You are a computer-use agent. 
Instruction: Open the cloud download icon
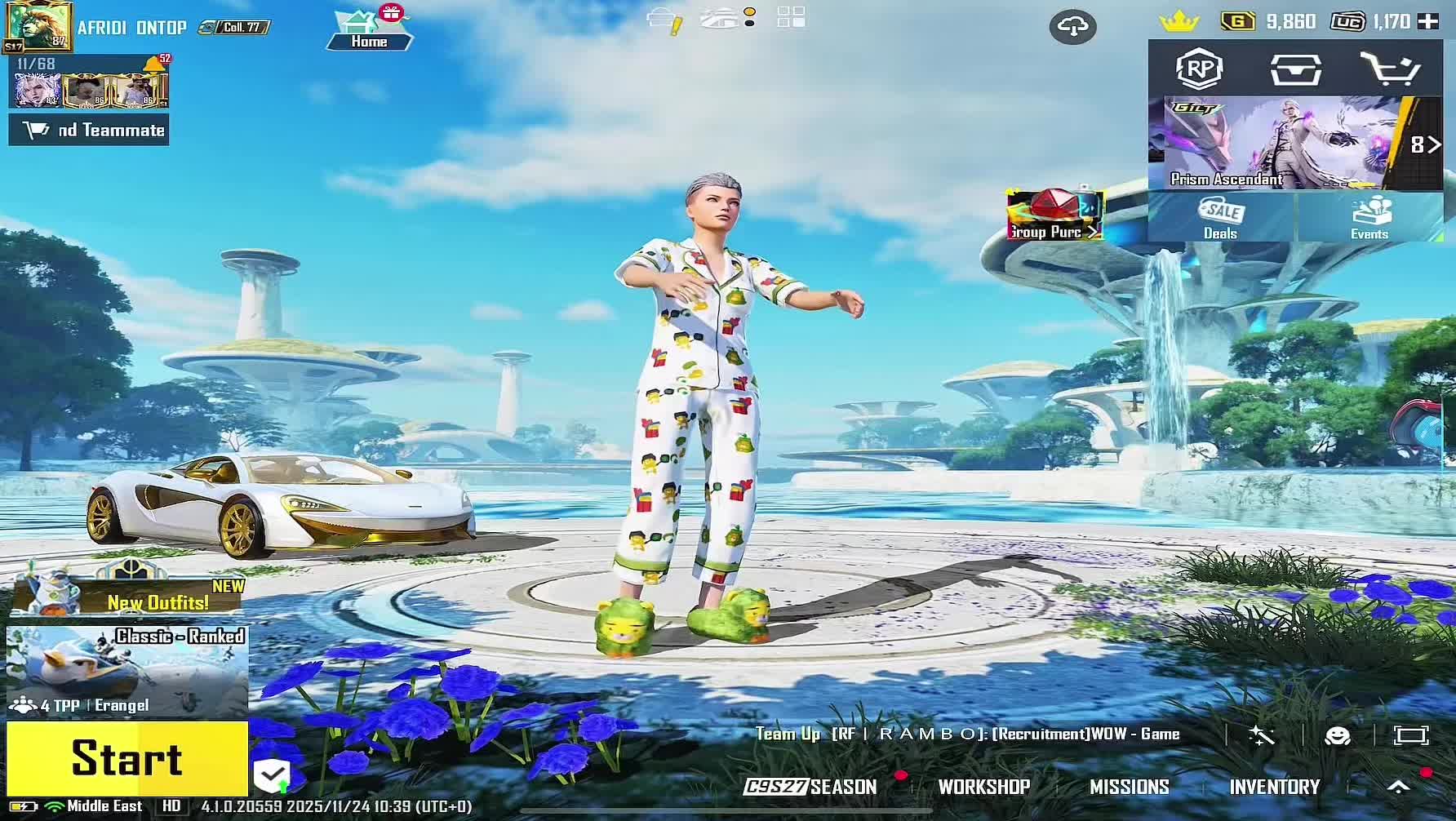click(1072, 28)
